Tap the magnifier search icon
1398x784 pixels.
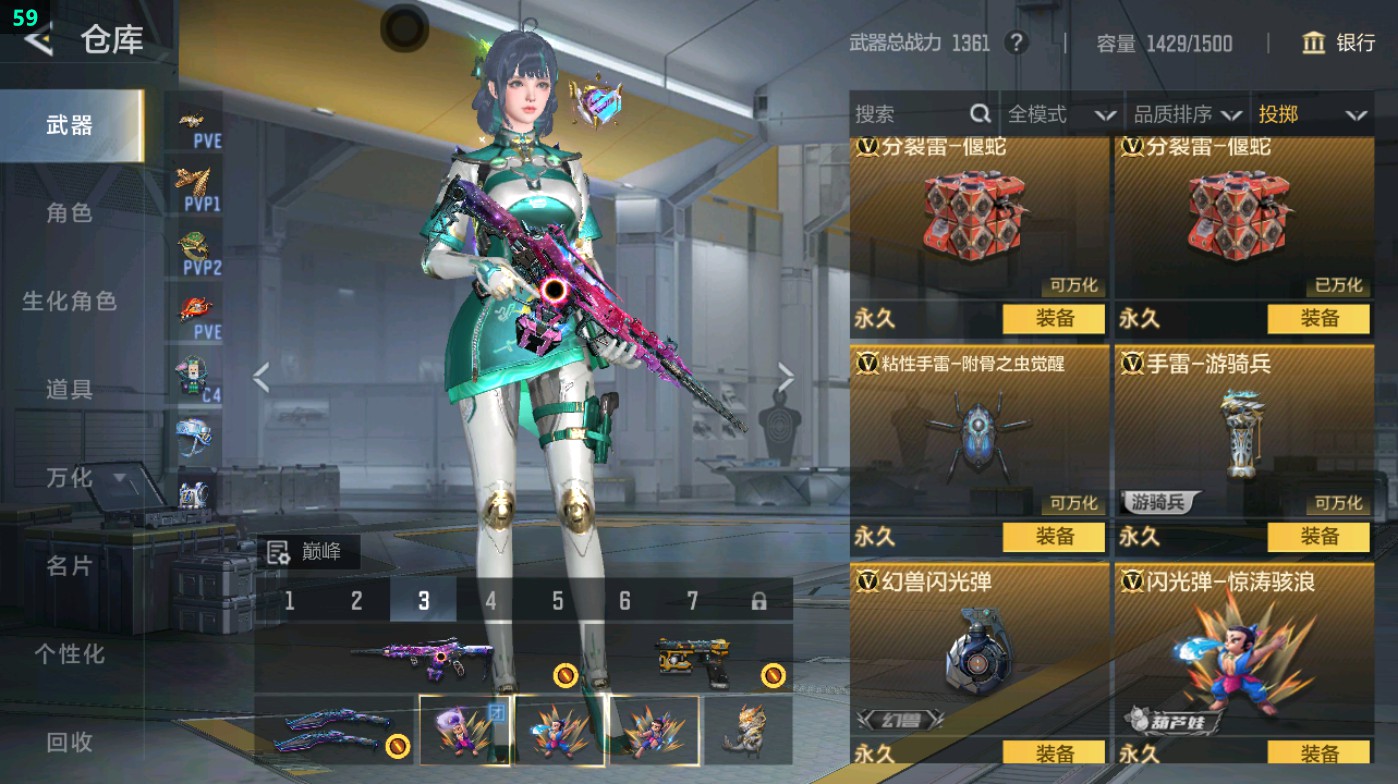(978, 114)
